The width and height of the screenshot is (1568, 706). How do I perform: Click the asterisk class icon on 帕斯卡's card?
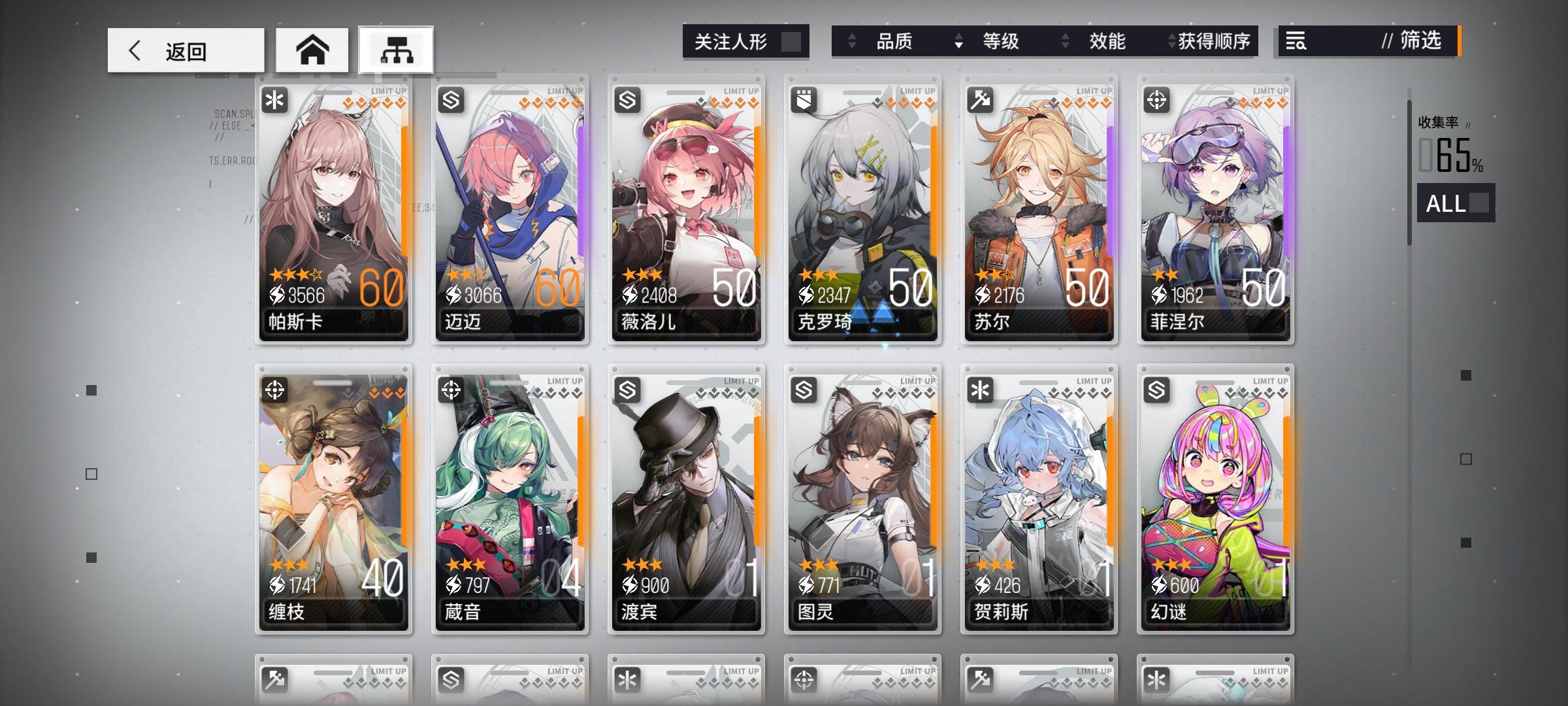(x=275, y=99)
